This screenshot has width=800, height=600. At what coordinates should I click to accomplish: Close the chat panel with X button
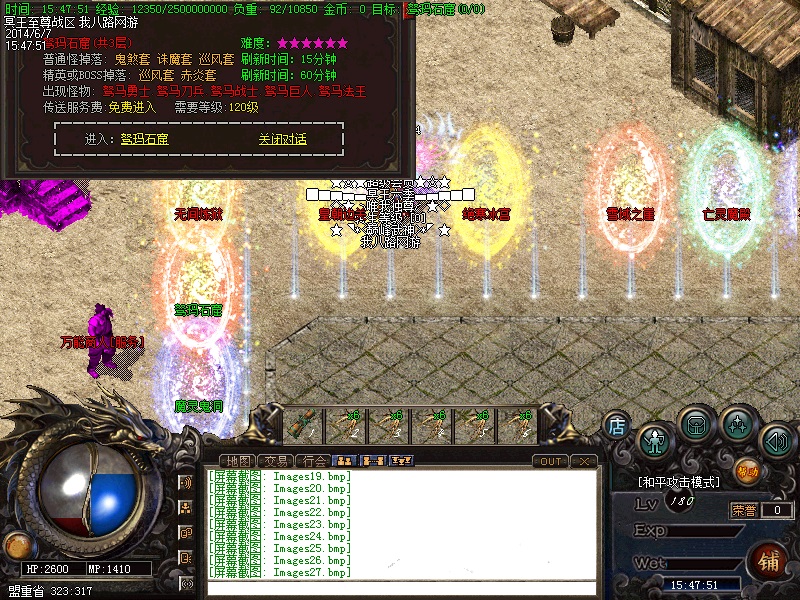pos(584,461)
